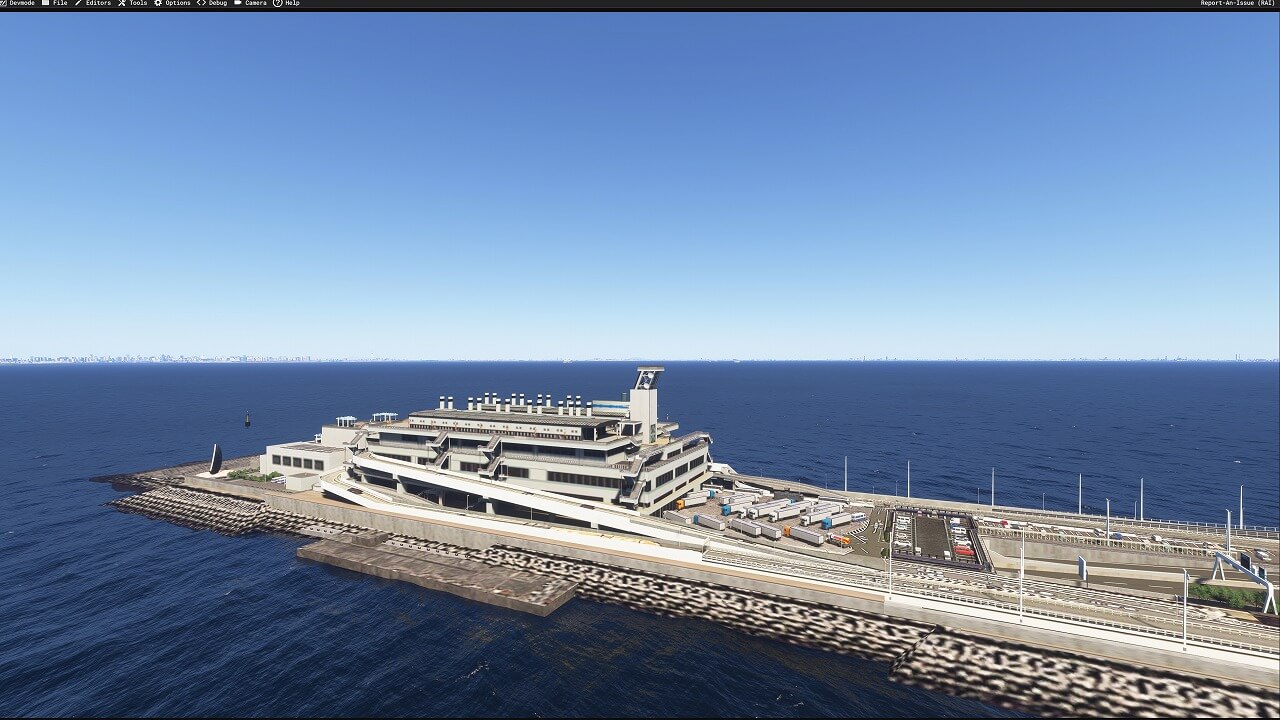Open the File menu
Screen dimensions: 1280x720
coord(59,3)
